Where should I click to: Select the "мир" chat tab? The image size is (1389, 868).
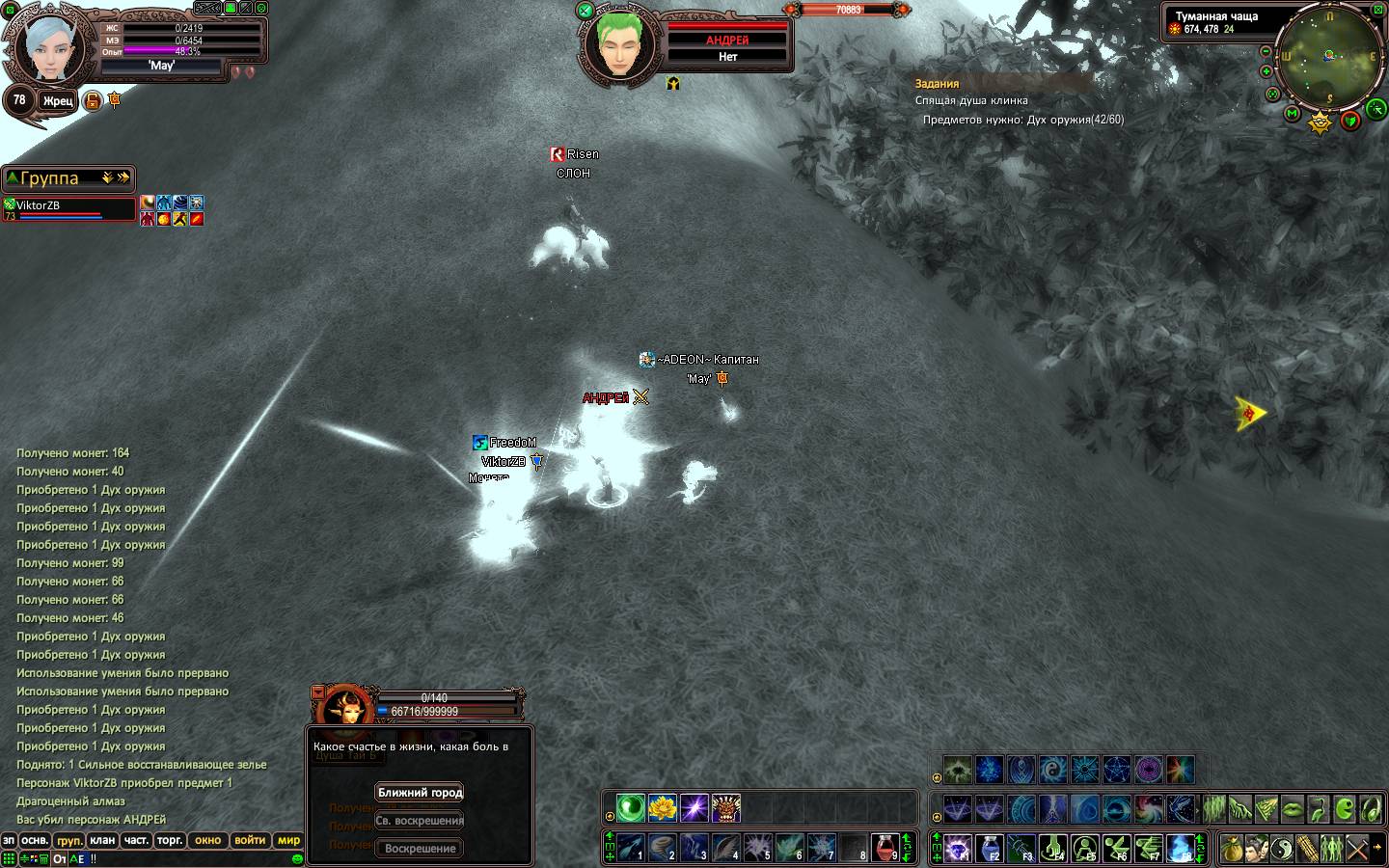pos(289,840)
